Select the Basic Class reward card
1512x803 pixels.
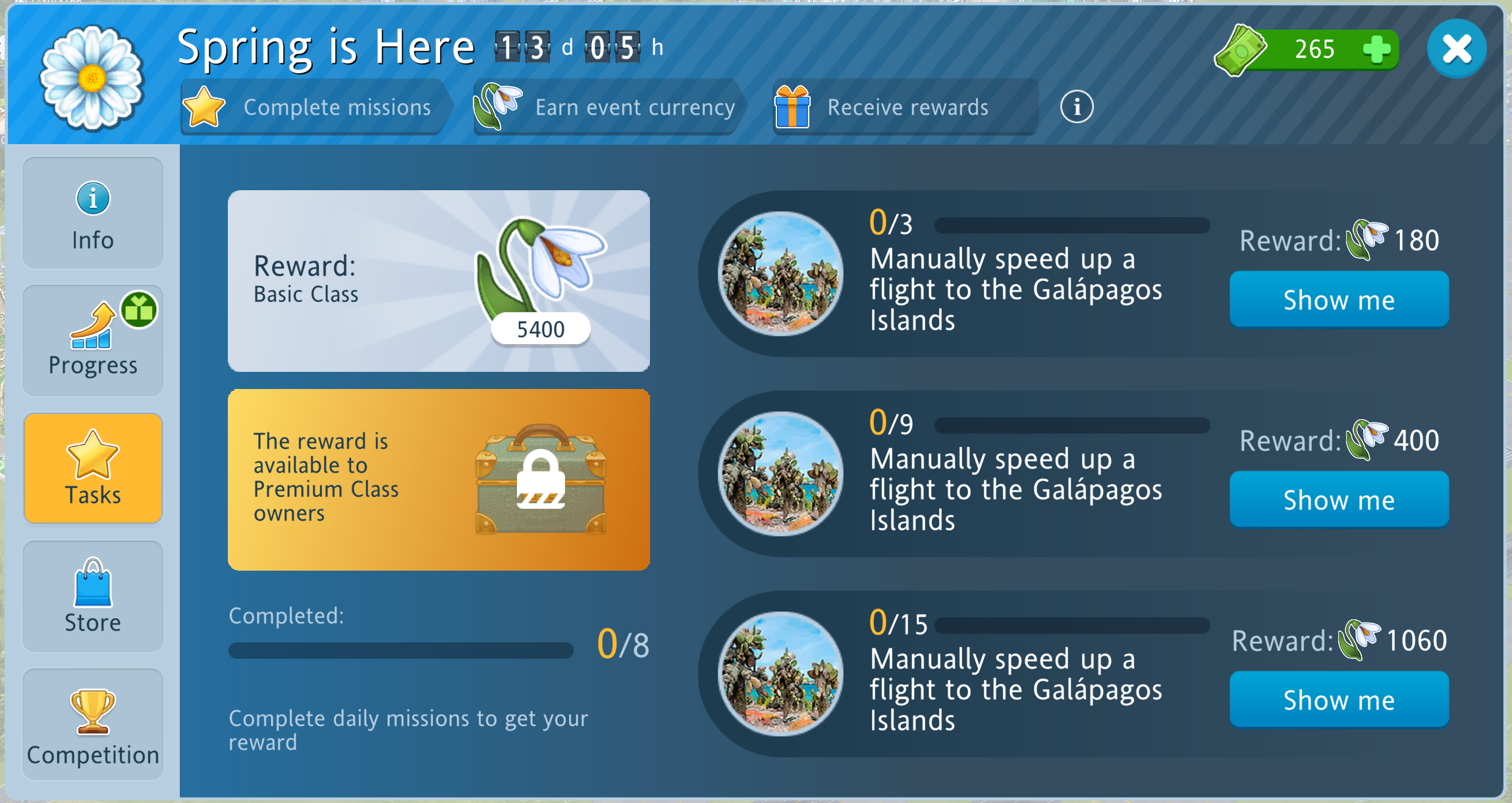pyautogui.click(x=439, y=281)
